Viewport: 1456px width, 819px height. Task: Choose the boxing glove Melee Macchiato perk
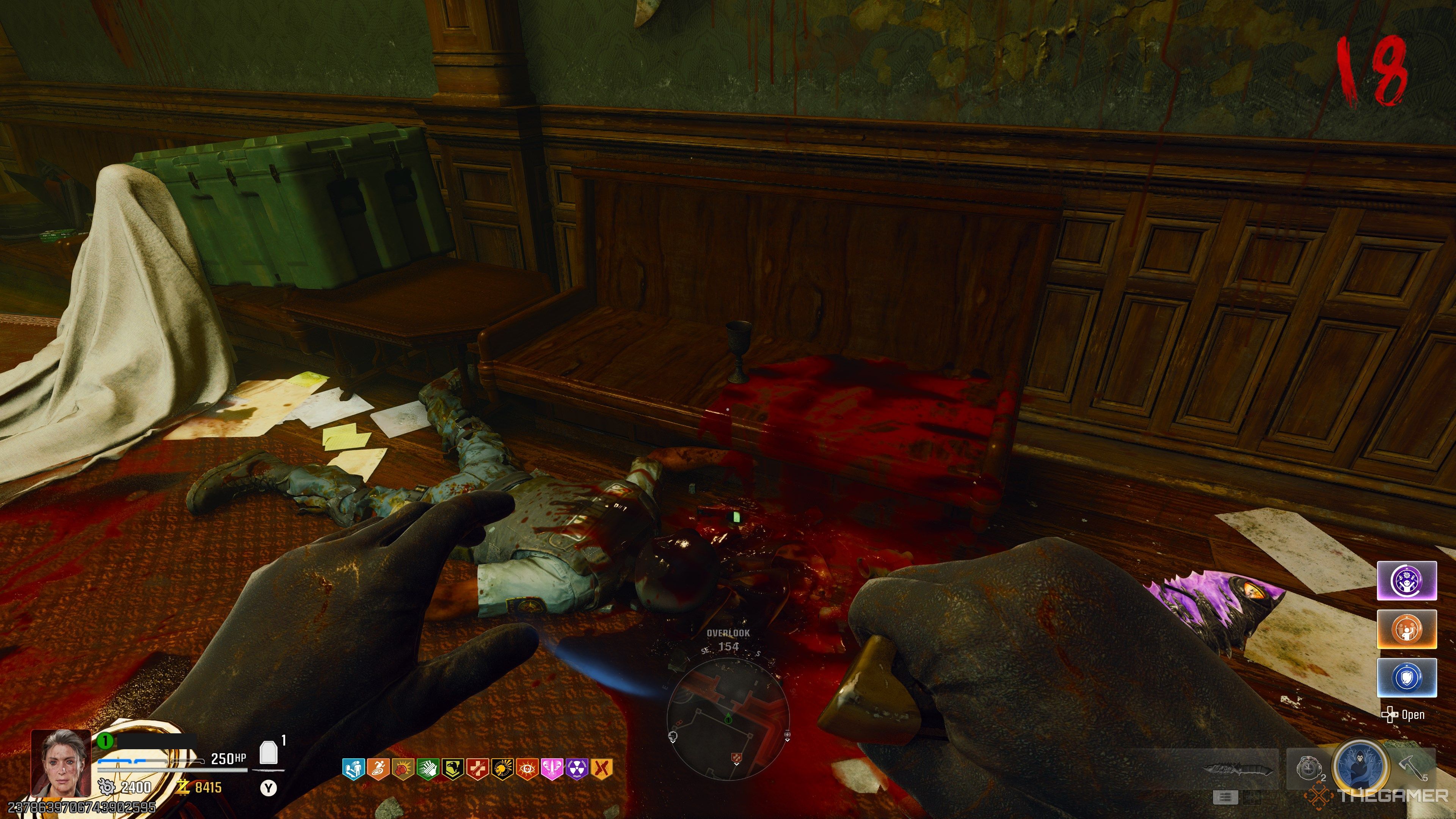[402, 769]
